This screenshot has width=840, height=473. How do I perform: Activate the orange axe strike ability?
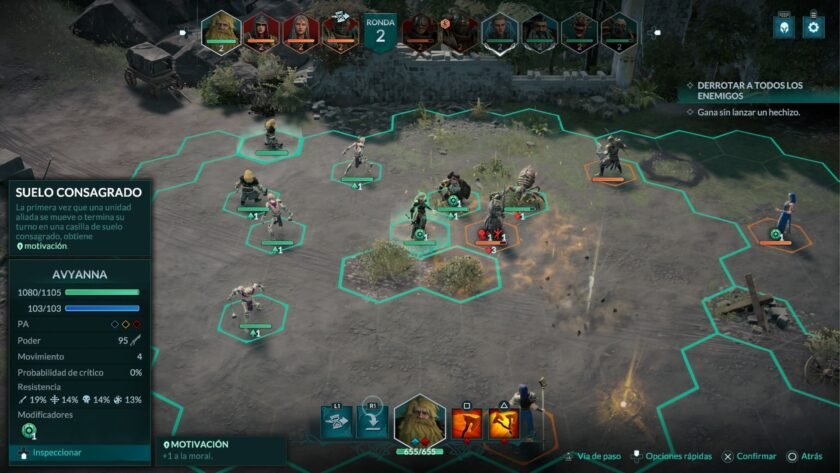[x=467, y=423]
